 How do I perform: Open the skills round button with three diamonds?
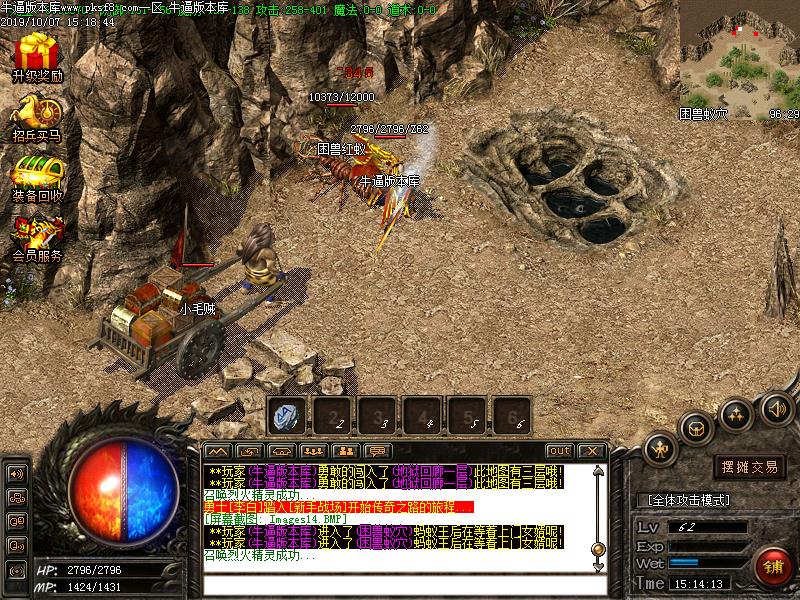click(x=737, y=412)
